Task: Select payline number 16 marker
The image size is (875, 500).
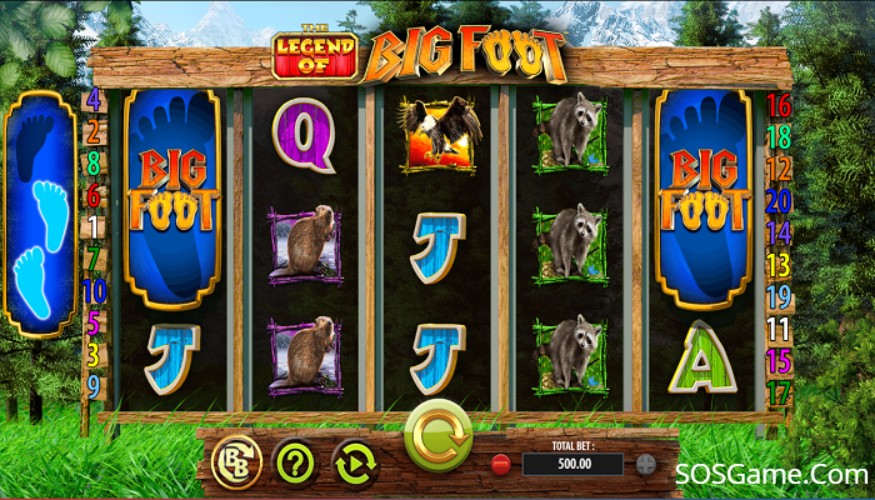Action: 778,105
